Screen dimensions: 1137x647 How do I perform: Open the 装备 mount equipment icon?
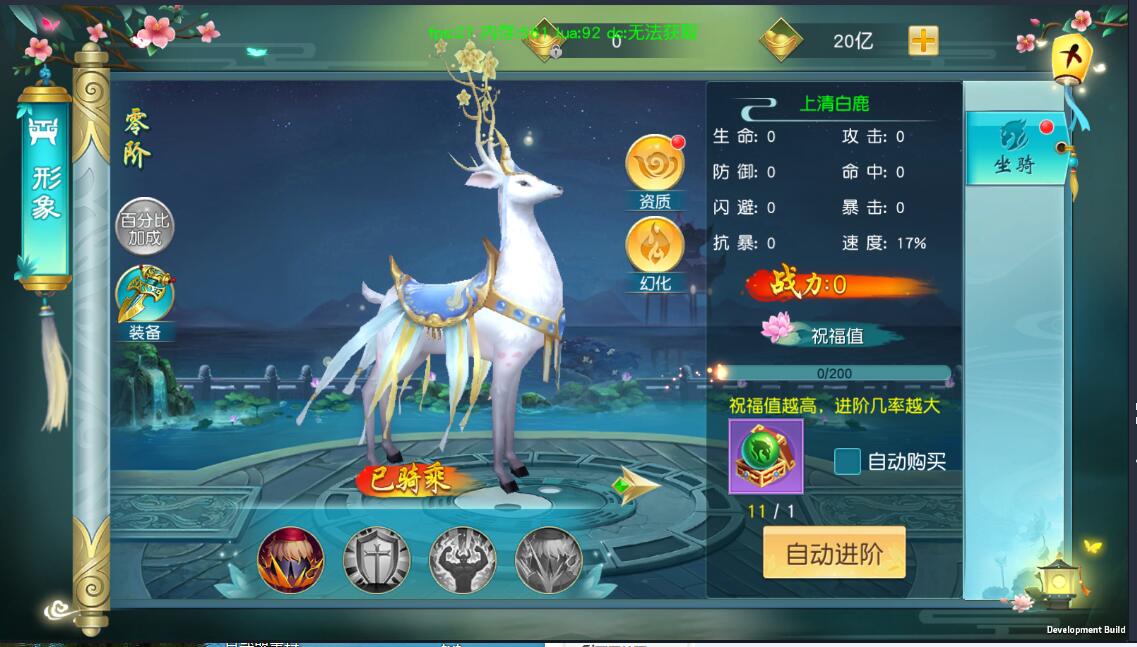tap(145, 296)
